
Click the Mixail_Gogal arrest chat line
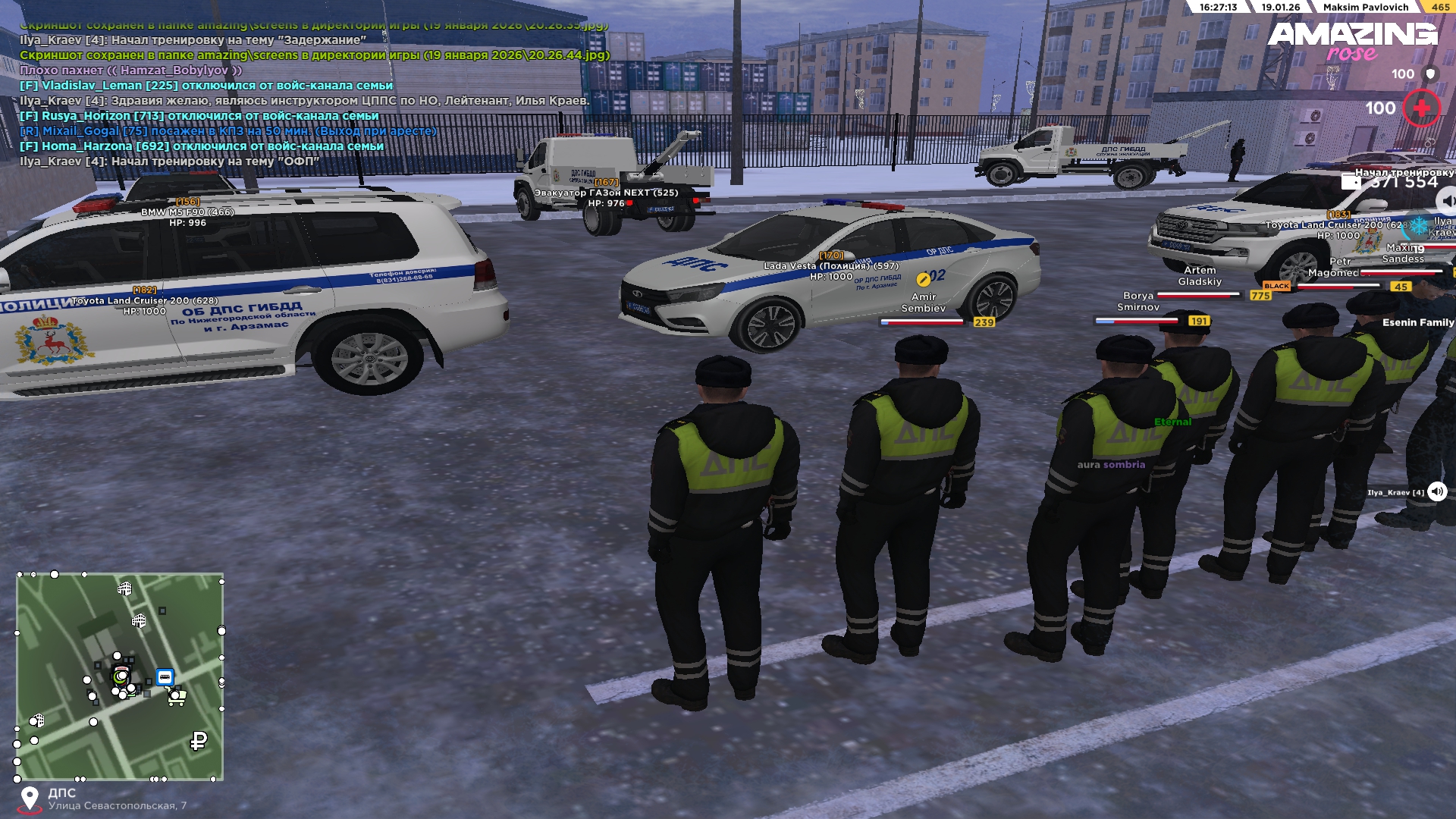228,131
